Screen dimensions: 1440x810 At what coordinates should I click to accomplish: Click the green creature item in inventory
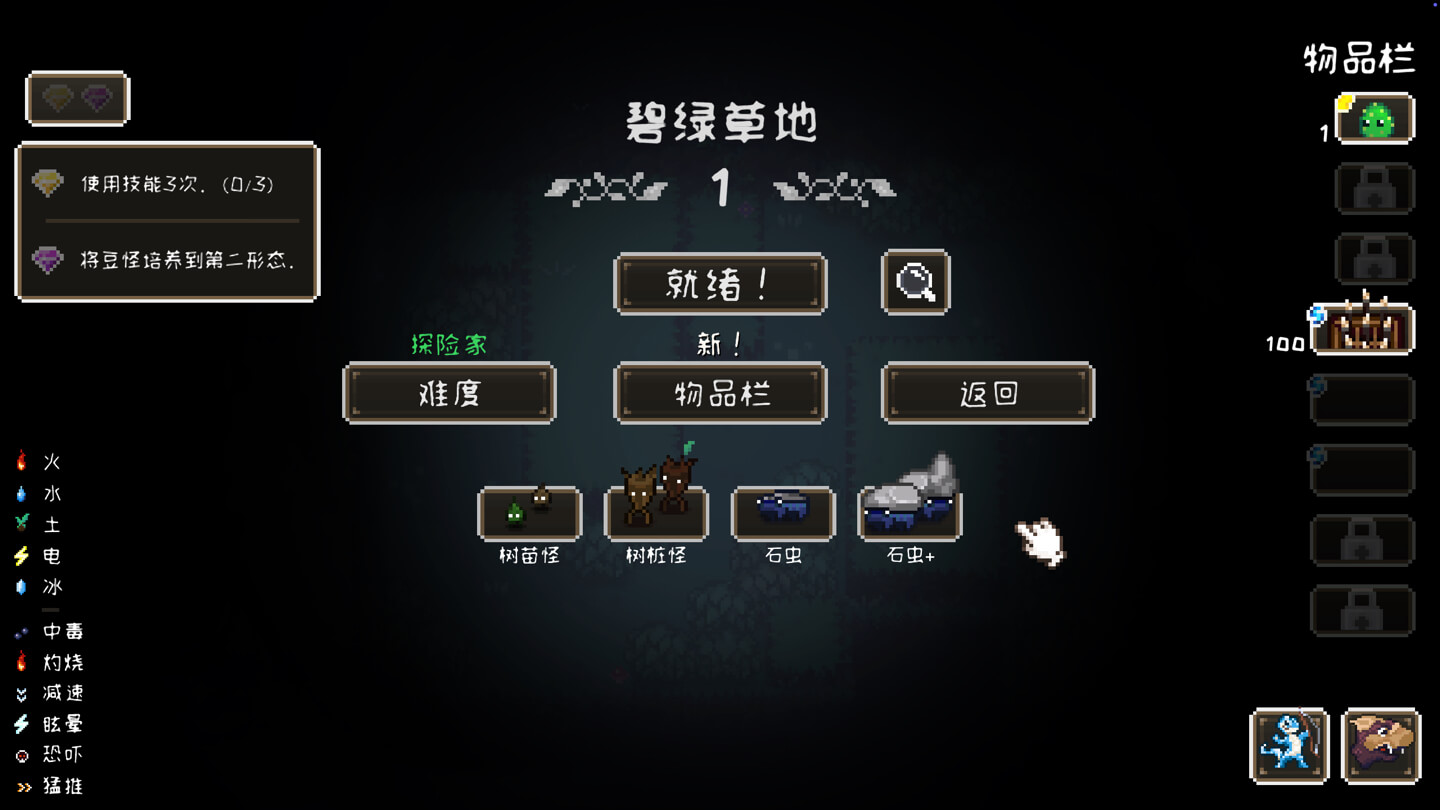(x=1375, y=119)
